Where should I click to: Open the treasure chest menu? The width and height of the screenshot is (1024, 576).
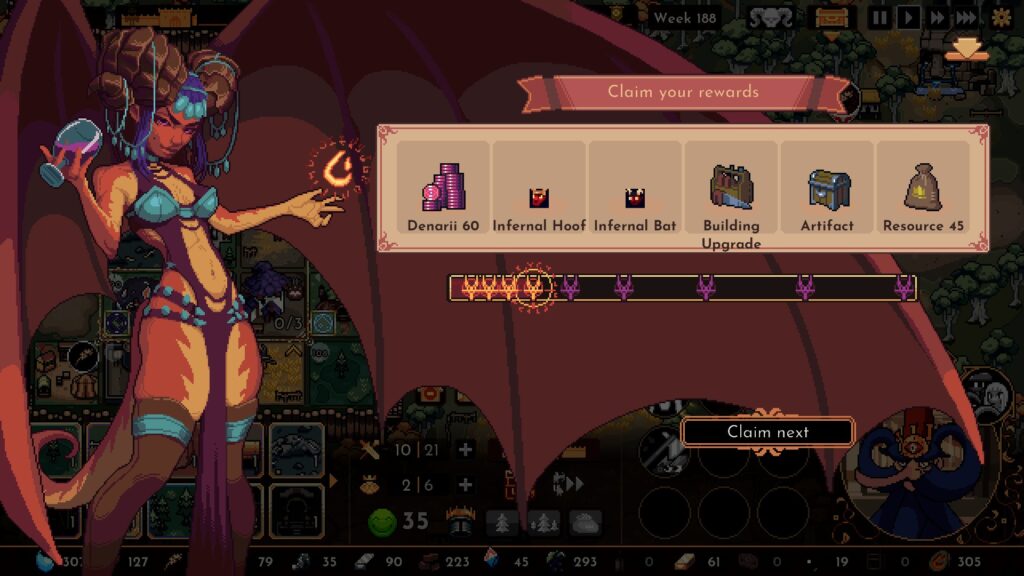click(831, 18)
